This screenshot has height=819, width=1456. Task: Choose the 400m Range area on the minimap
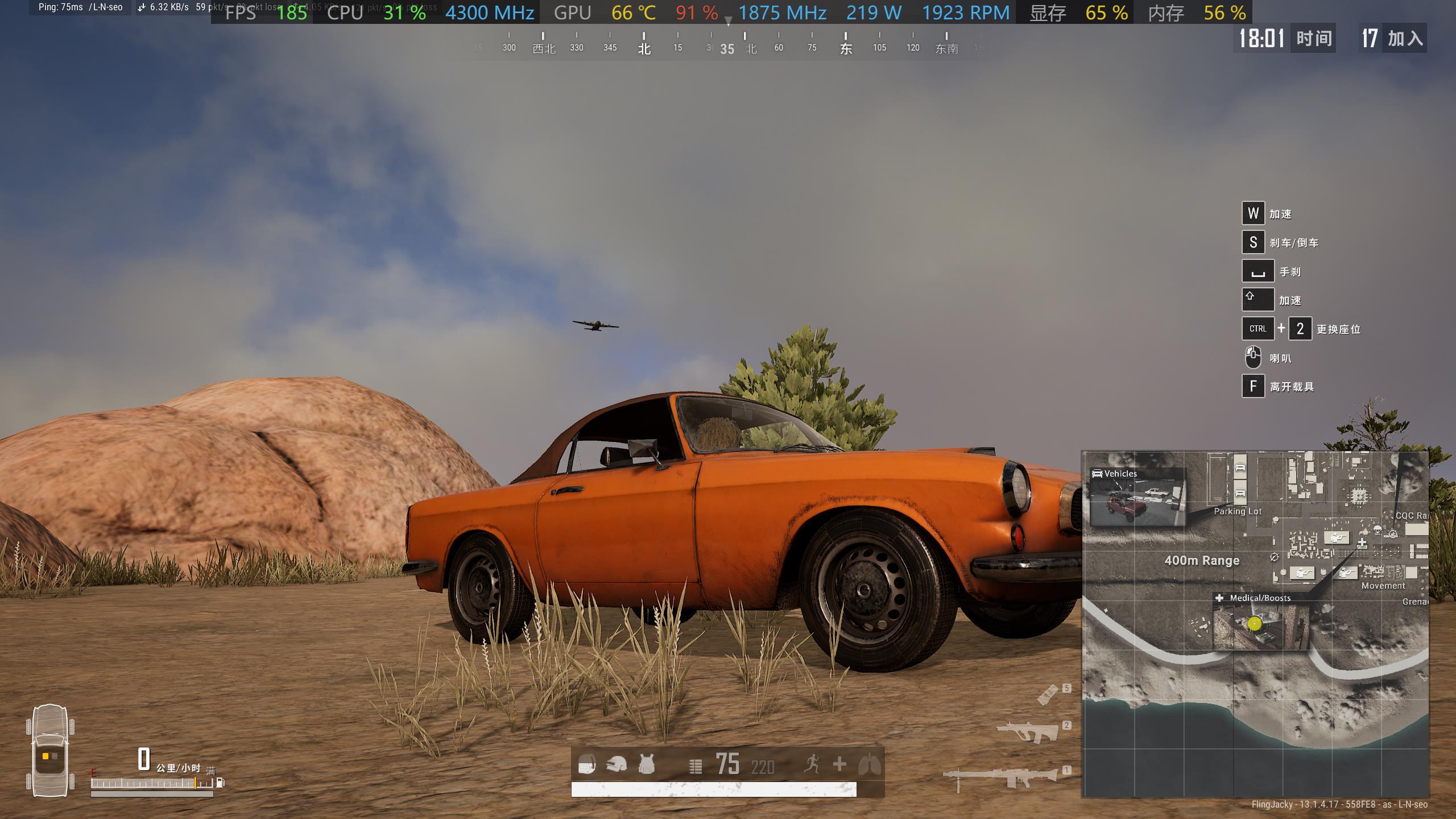point(1202,561)
